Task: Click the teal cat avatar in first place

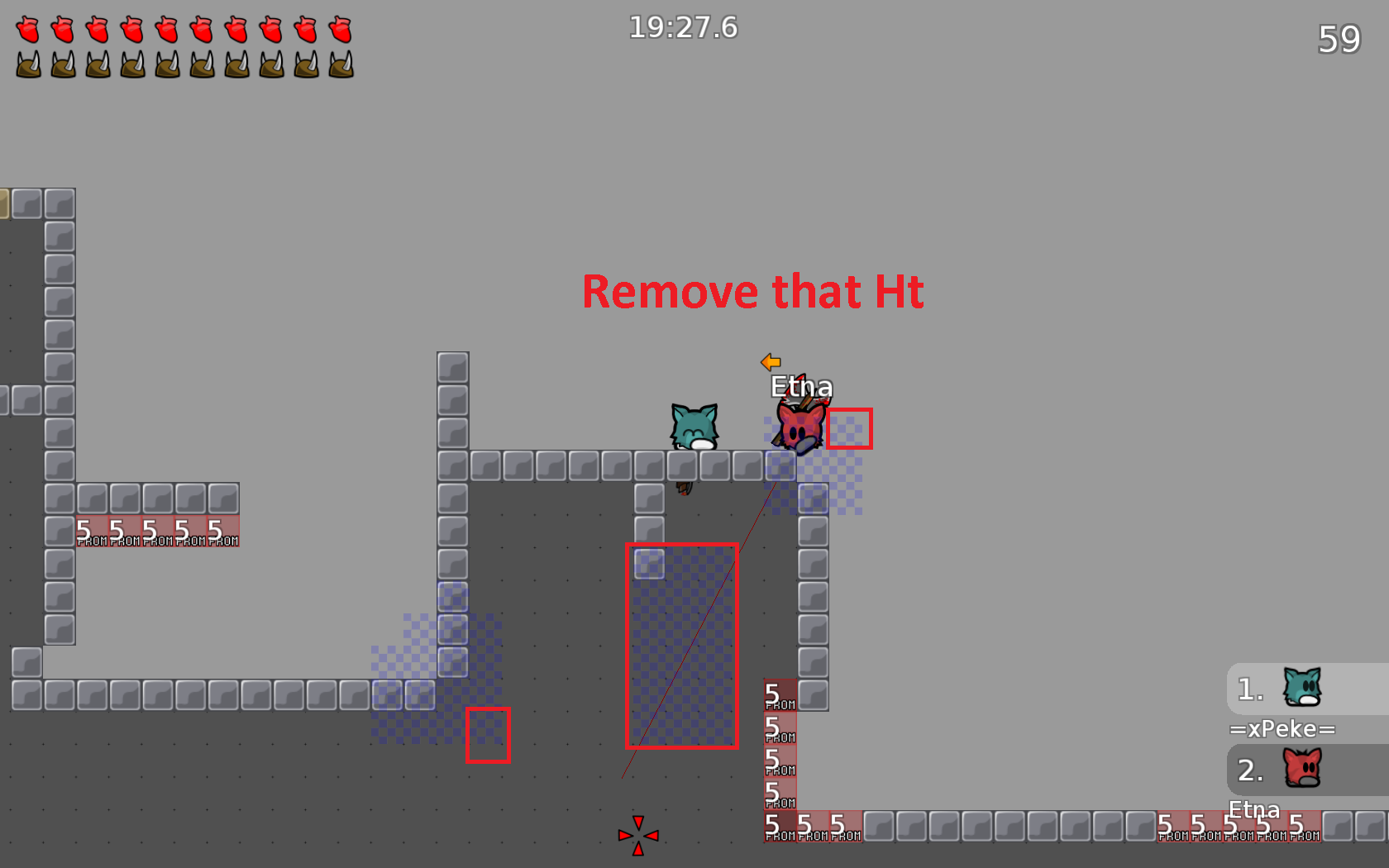Action: [1302, 686]
